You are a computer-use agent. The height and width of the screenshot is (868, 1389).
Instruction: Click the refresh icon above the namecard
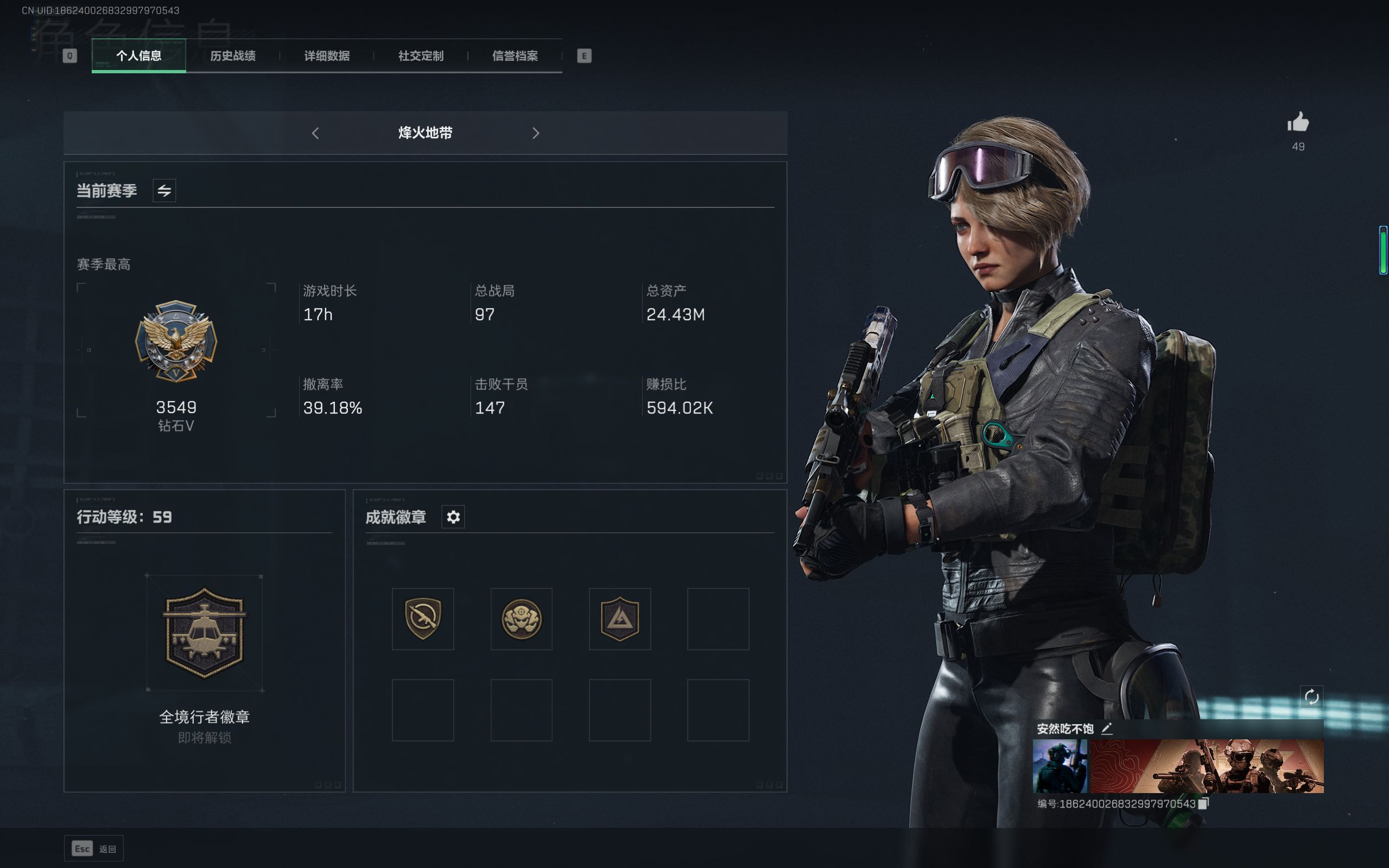[x=1311, y=697]
